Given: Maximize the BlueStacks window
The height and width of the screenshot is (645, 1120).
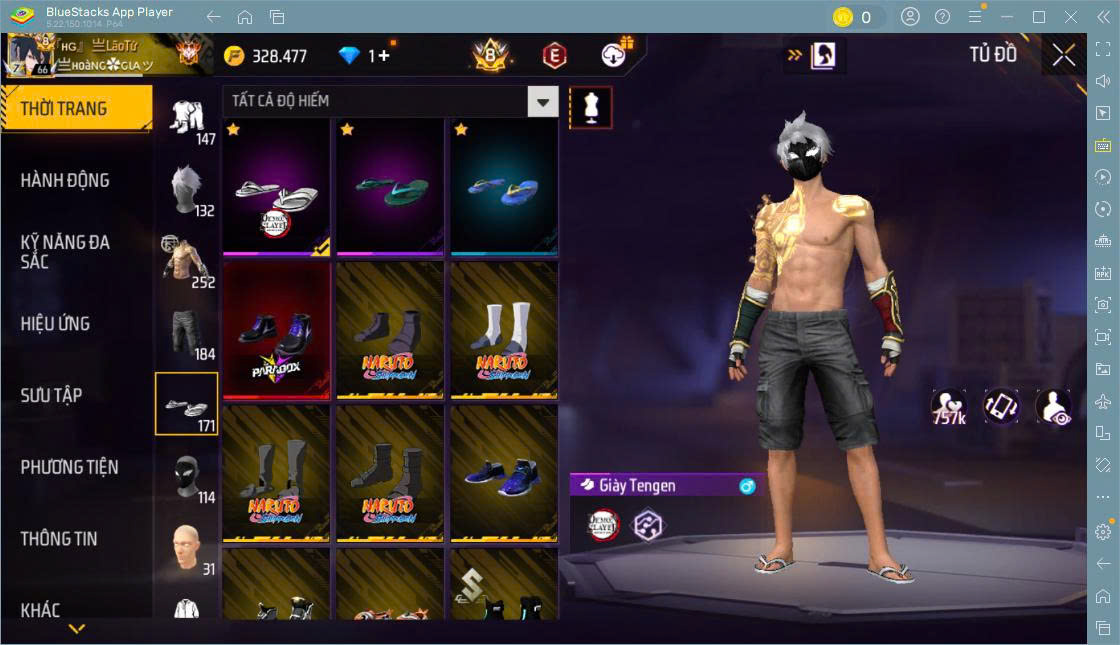Looking at the screenshot, I should (x=1039, y=17).
